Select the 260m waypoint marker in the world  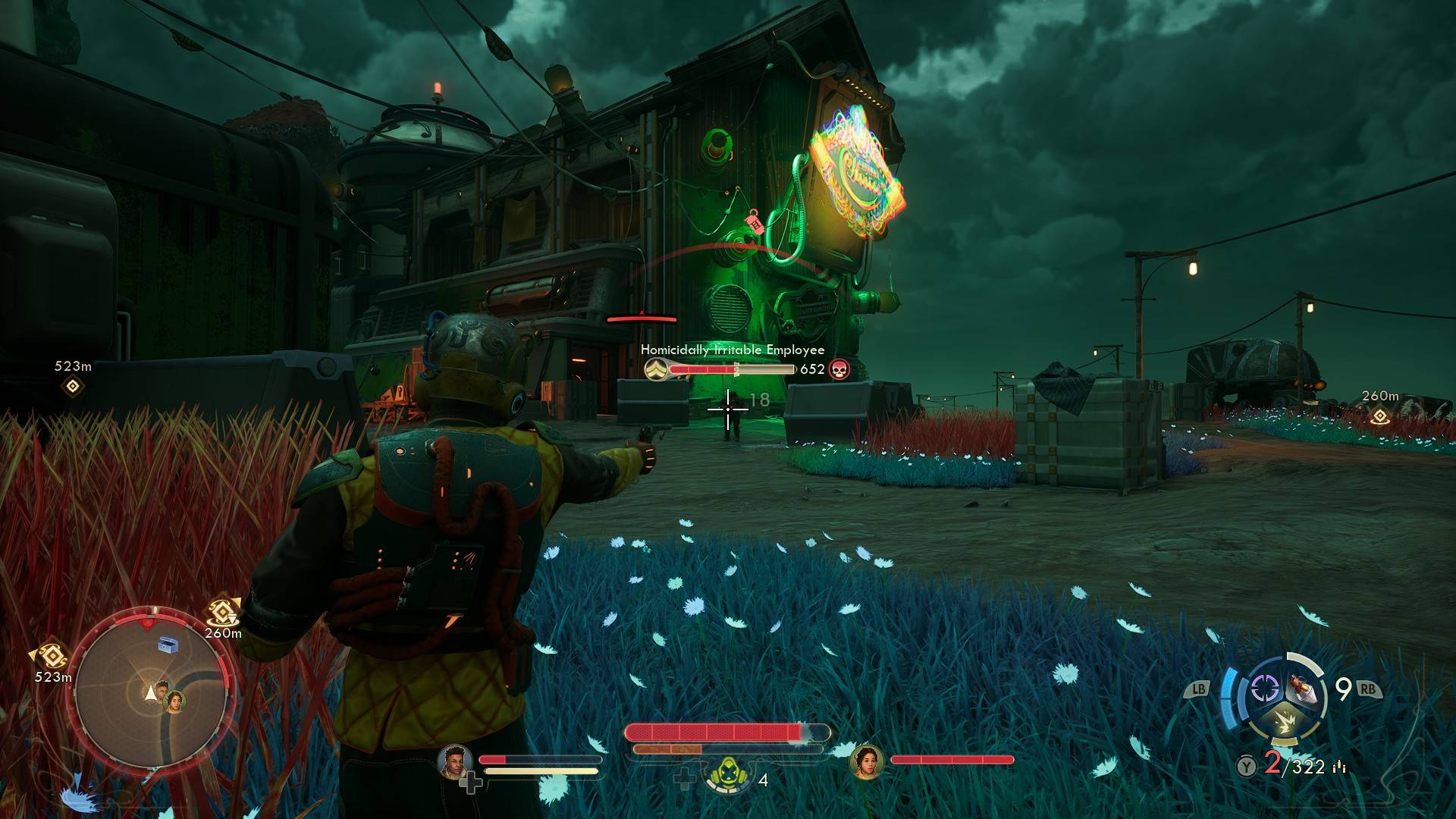[1379, 416]
